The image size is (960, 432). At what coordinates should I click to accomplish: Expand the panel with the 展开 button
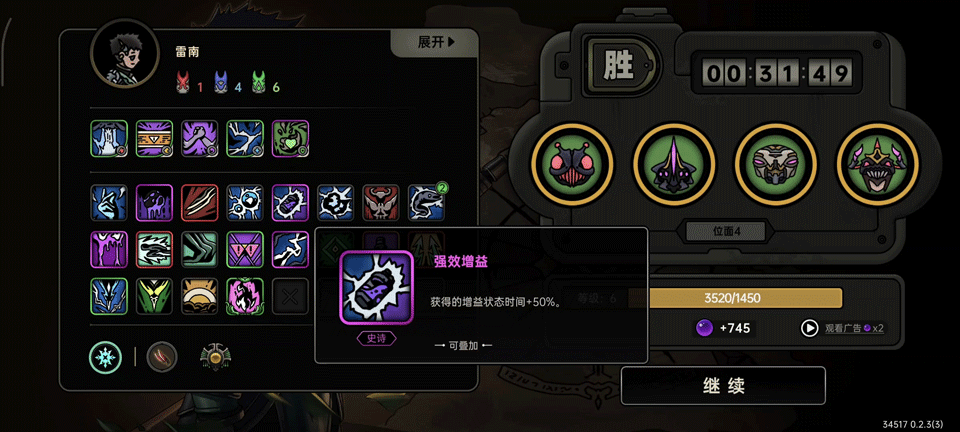(x=436, y=42)
